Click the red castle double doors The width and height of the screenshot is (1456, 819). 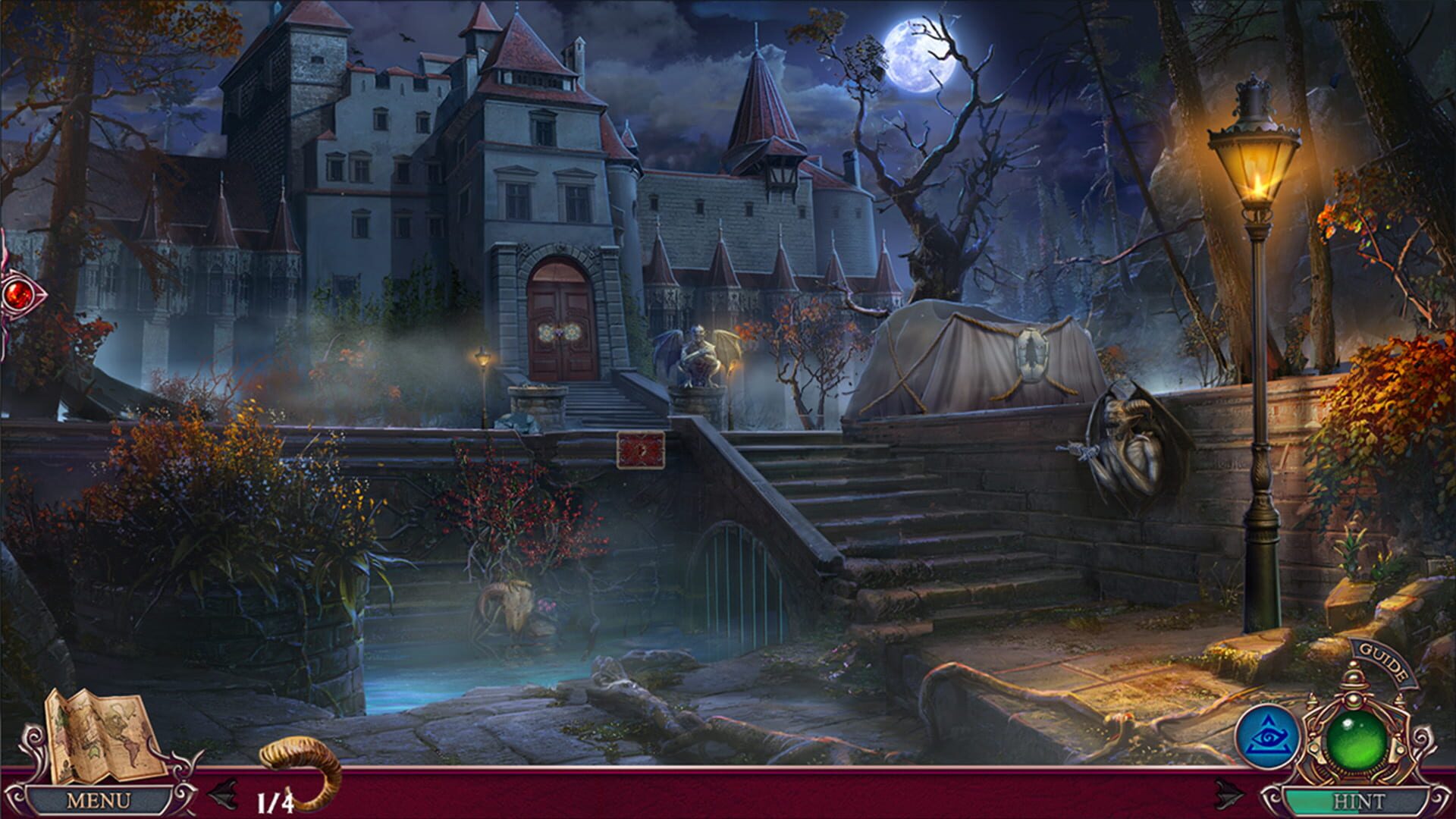coord(559,318)
